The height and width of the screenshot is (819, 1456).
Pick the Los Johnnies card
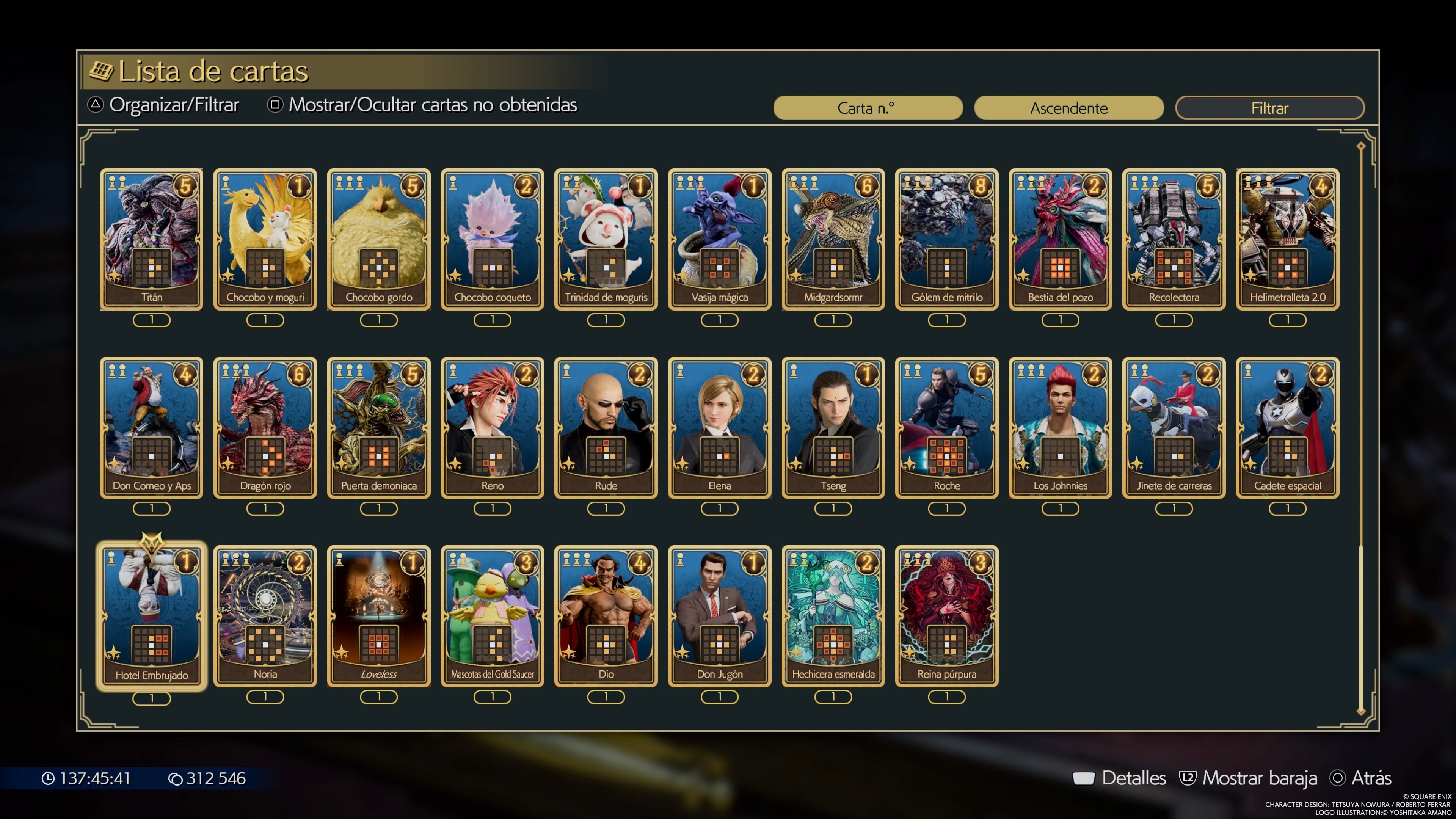pos(1061,427)
